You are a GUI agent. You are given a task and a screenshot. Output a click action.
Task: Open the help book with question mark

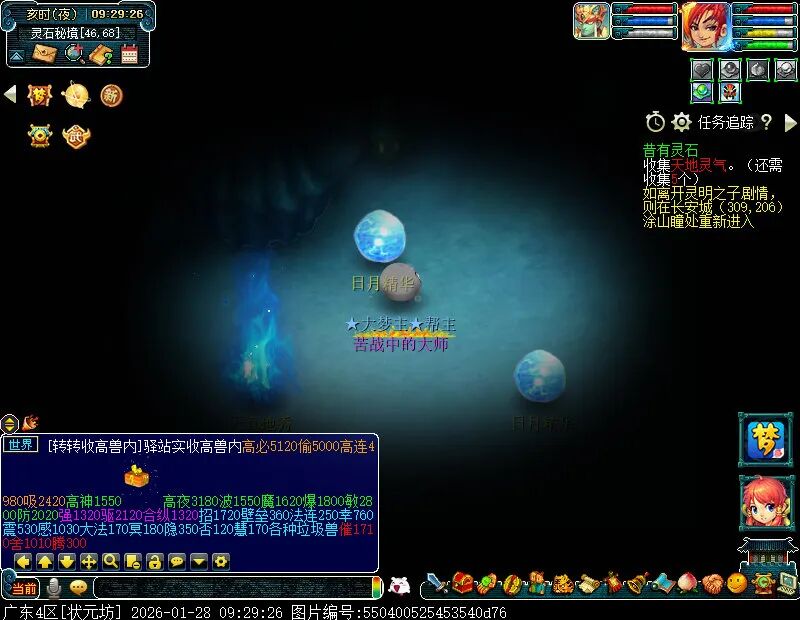point(100,53)
